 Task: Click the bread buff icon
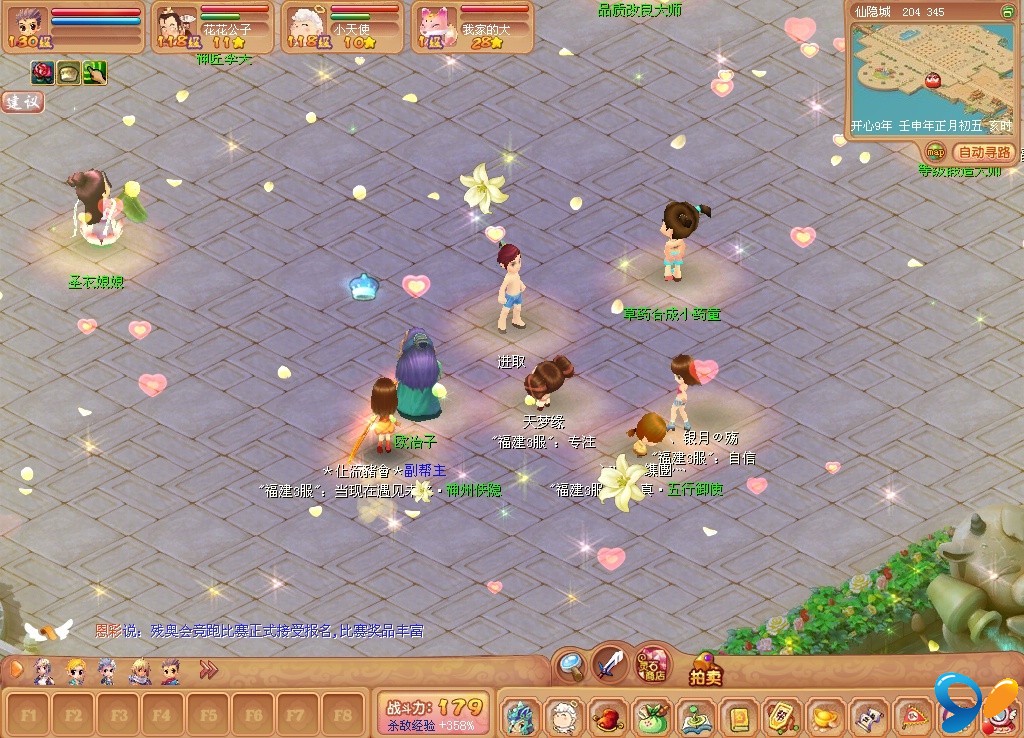(69, 72)
